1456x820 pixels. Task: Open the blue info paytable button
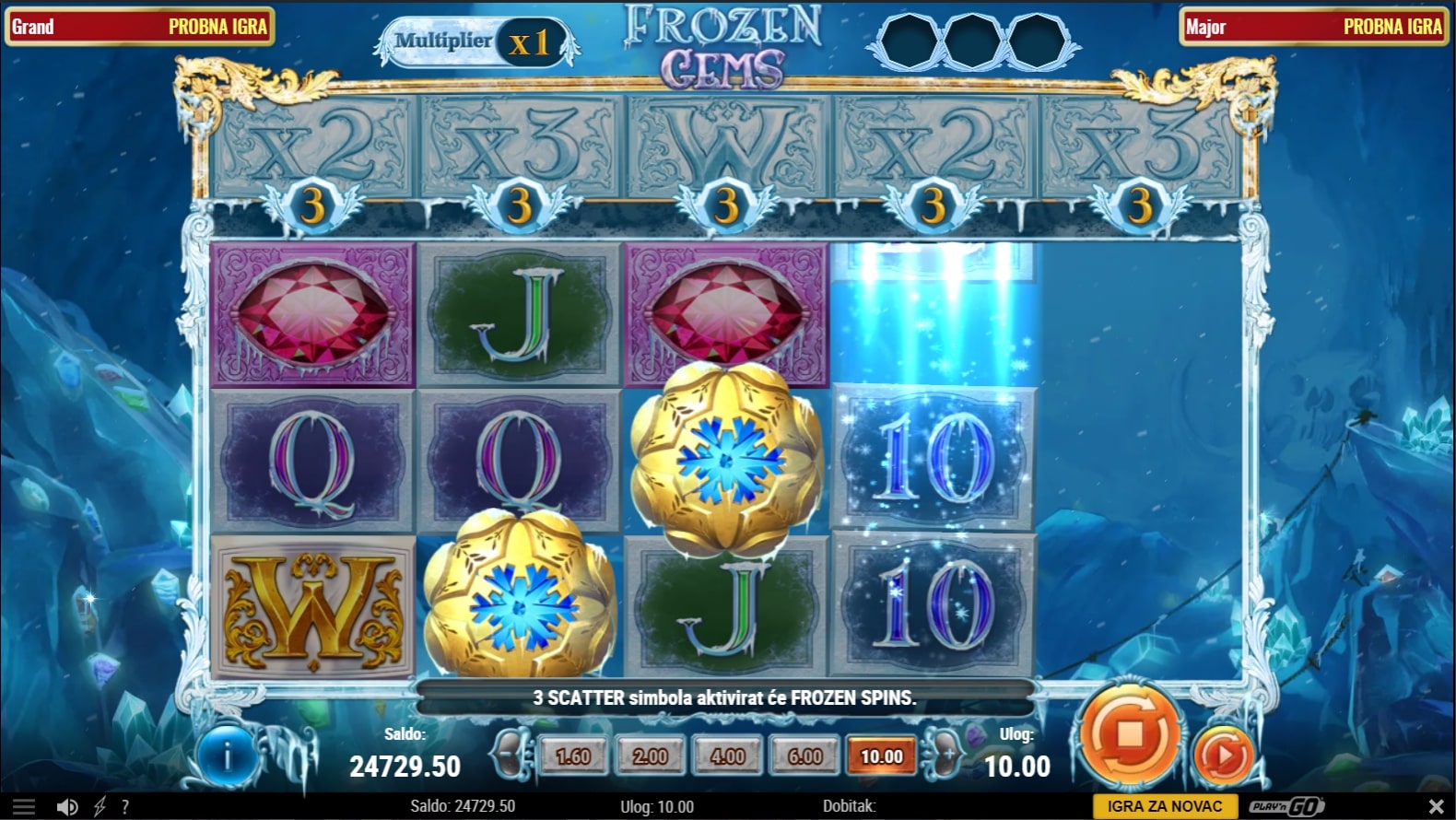click(227, 756)
